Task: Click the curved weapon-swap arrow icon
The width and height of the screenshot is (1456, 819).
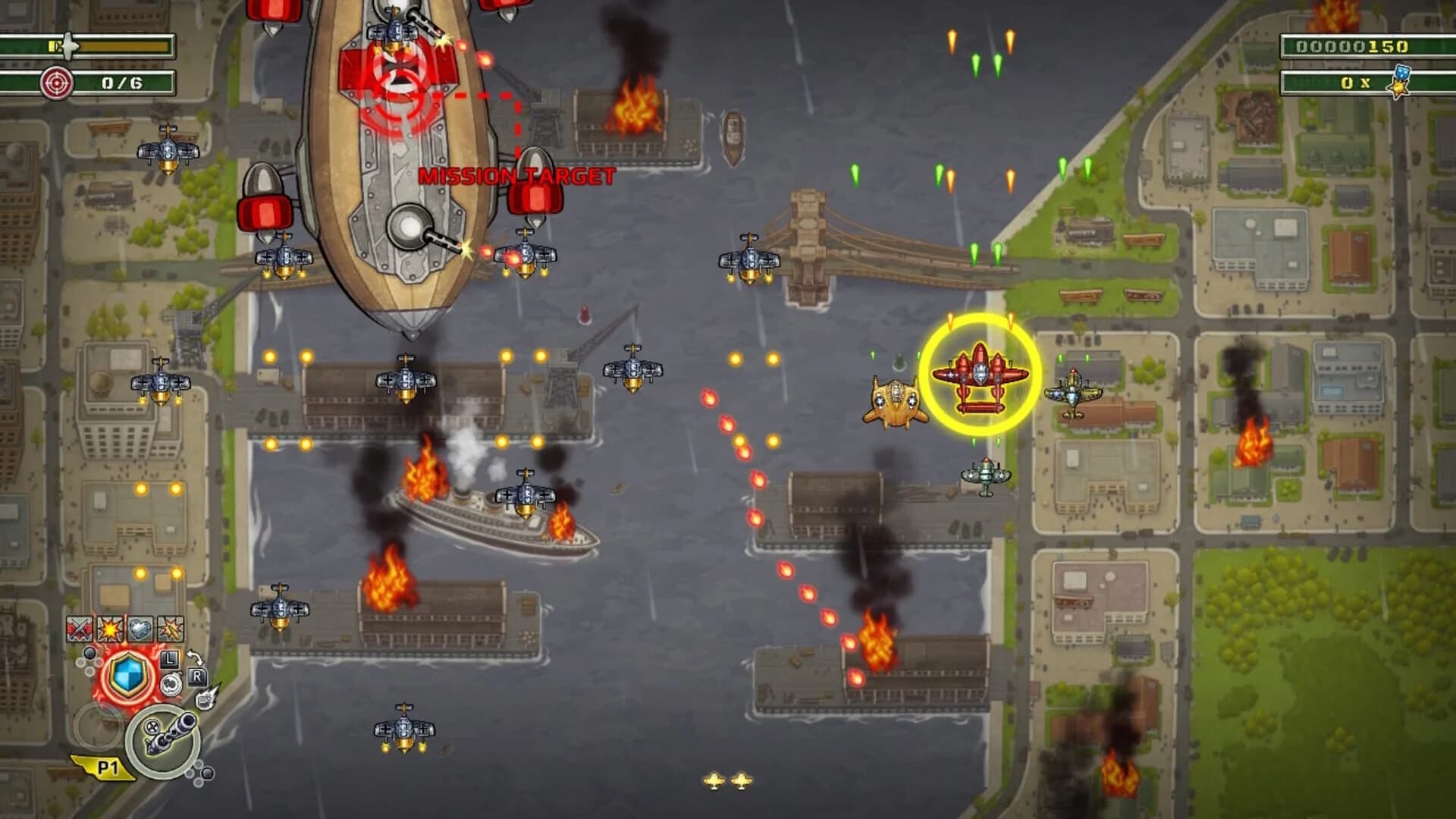Action: coord(196,657)
